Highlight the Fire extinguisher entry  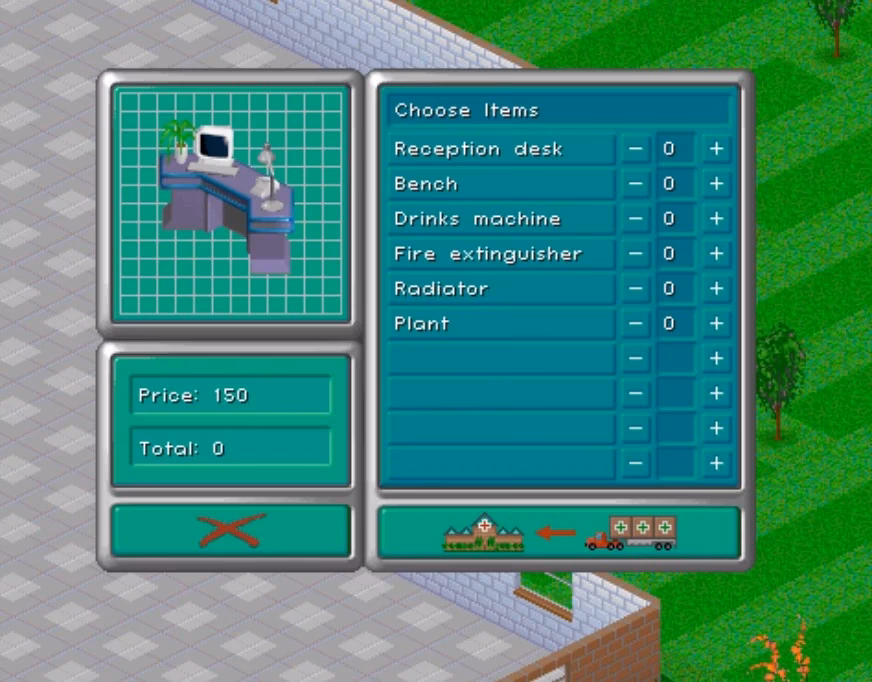(500, 254)
